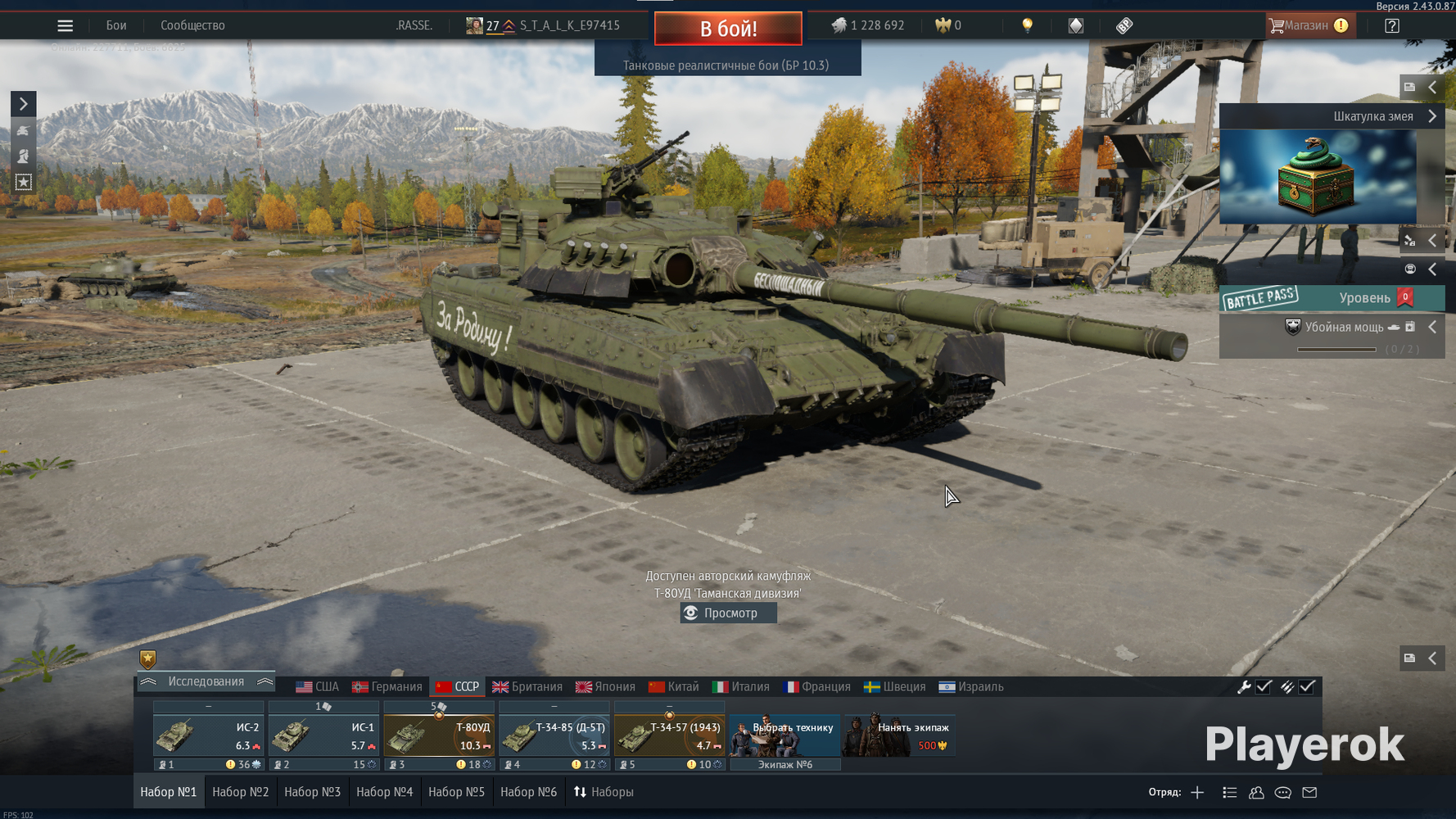Select the ИС-2 vehicle slot
1456x819 pixels.
(209, 735)
